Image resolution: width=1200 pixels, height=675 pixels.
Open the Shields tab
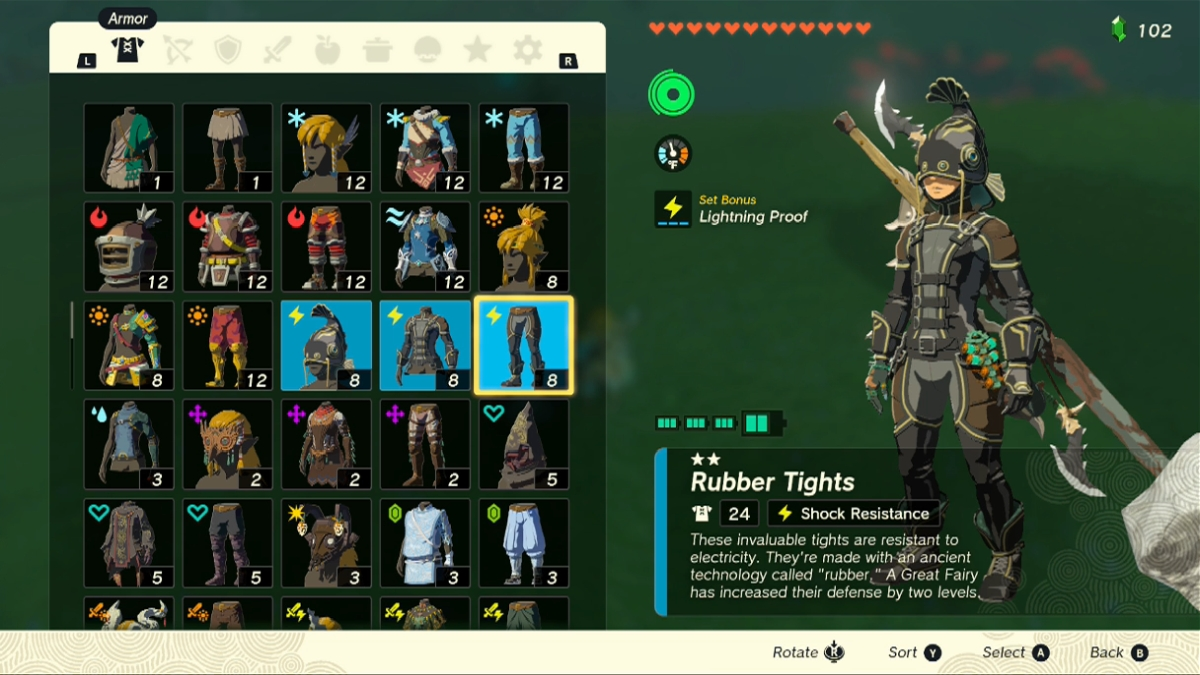pyautogui.click(x=228, y=50)
